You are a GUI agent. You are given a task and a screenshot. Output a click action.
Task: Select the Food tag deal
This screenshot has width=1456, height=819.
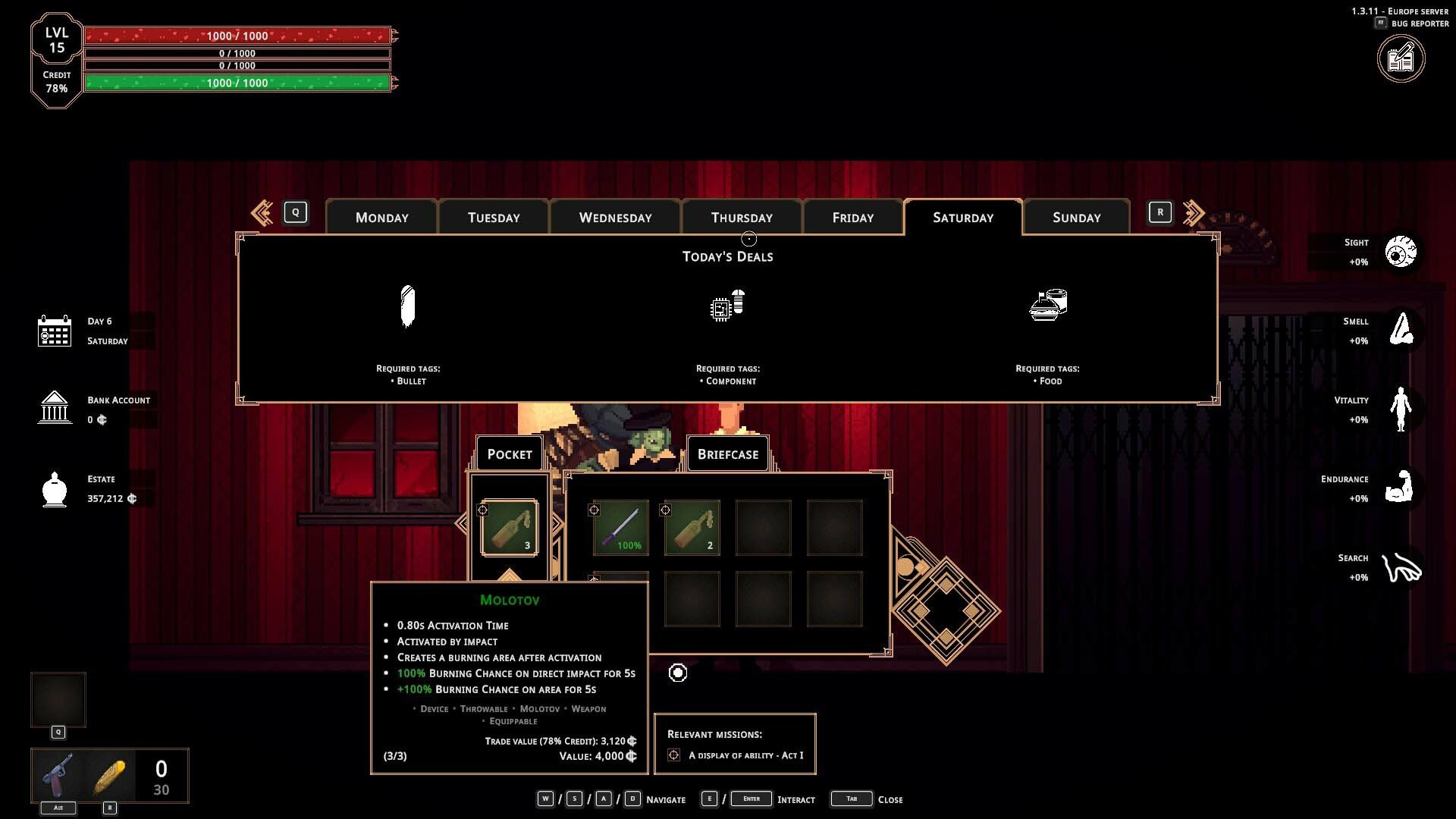point(1048,305)
